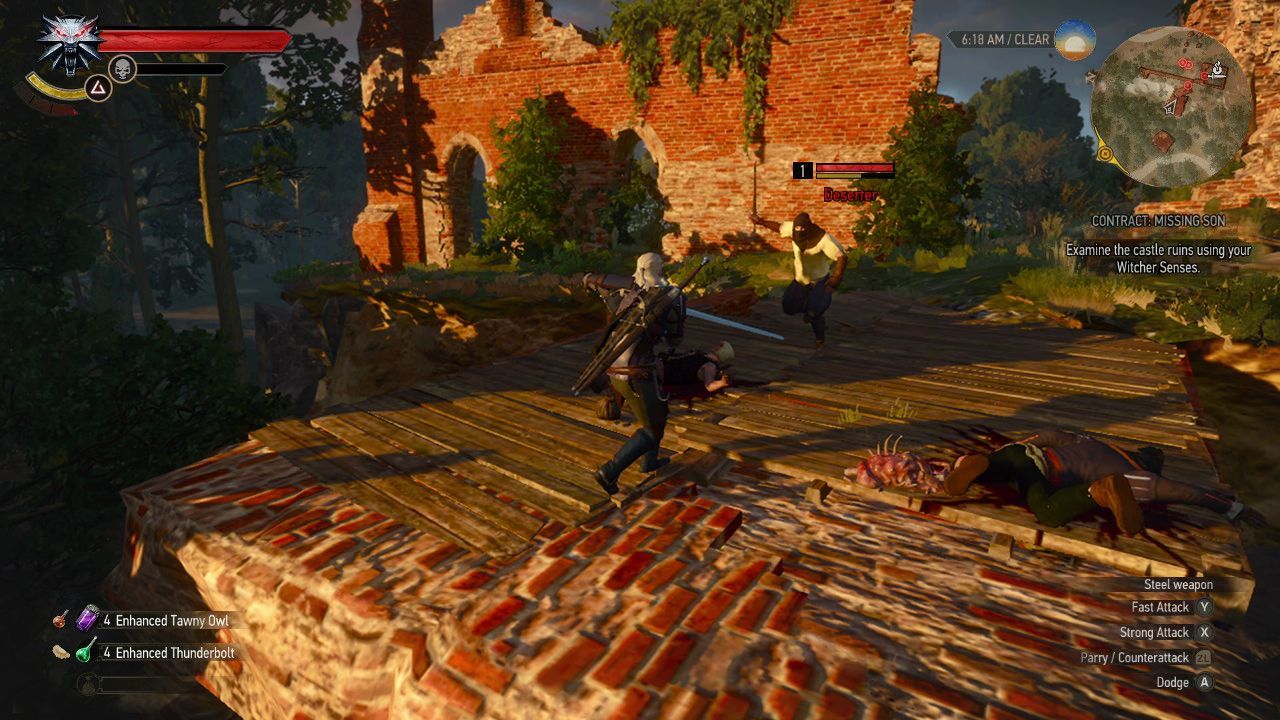Select the player arrow marker on the minimap
The image size is (1280, 720).
pos(1170,107)
